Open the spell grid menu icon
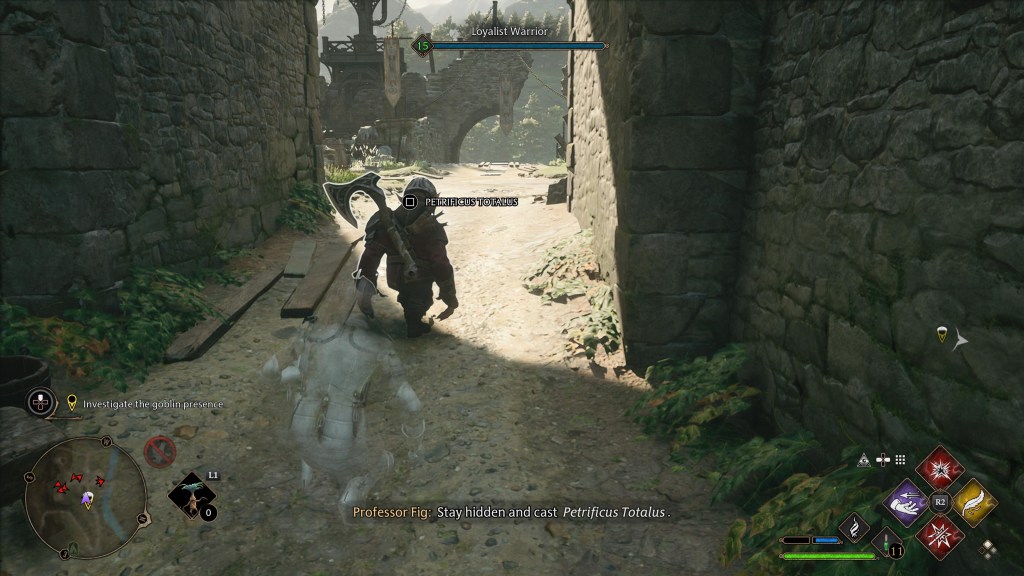The width and height of the screenshot is (1024, 576). (900, 460)
